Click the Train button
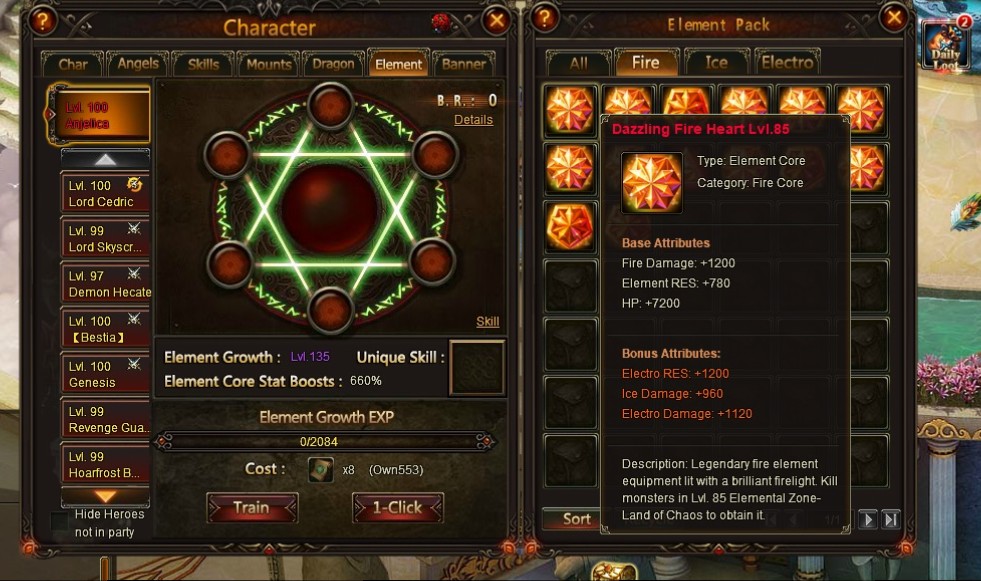Image resolution: width=981 pixels, height=581 pixels. click(x=251, y=507)
